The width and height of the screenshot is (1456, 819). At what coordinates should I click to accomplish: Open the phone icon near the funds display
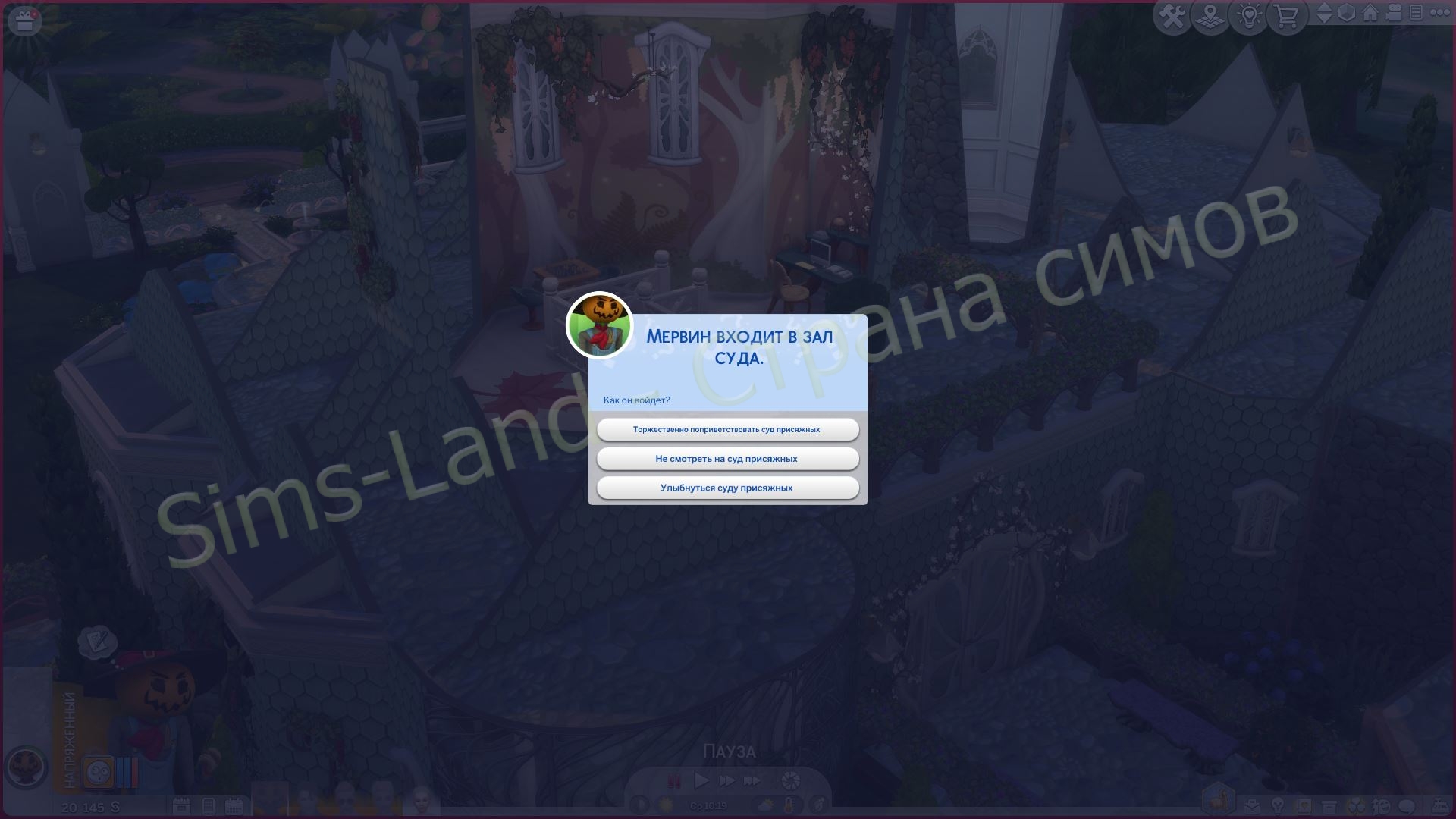208,806
